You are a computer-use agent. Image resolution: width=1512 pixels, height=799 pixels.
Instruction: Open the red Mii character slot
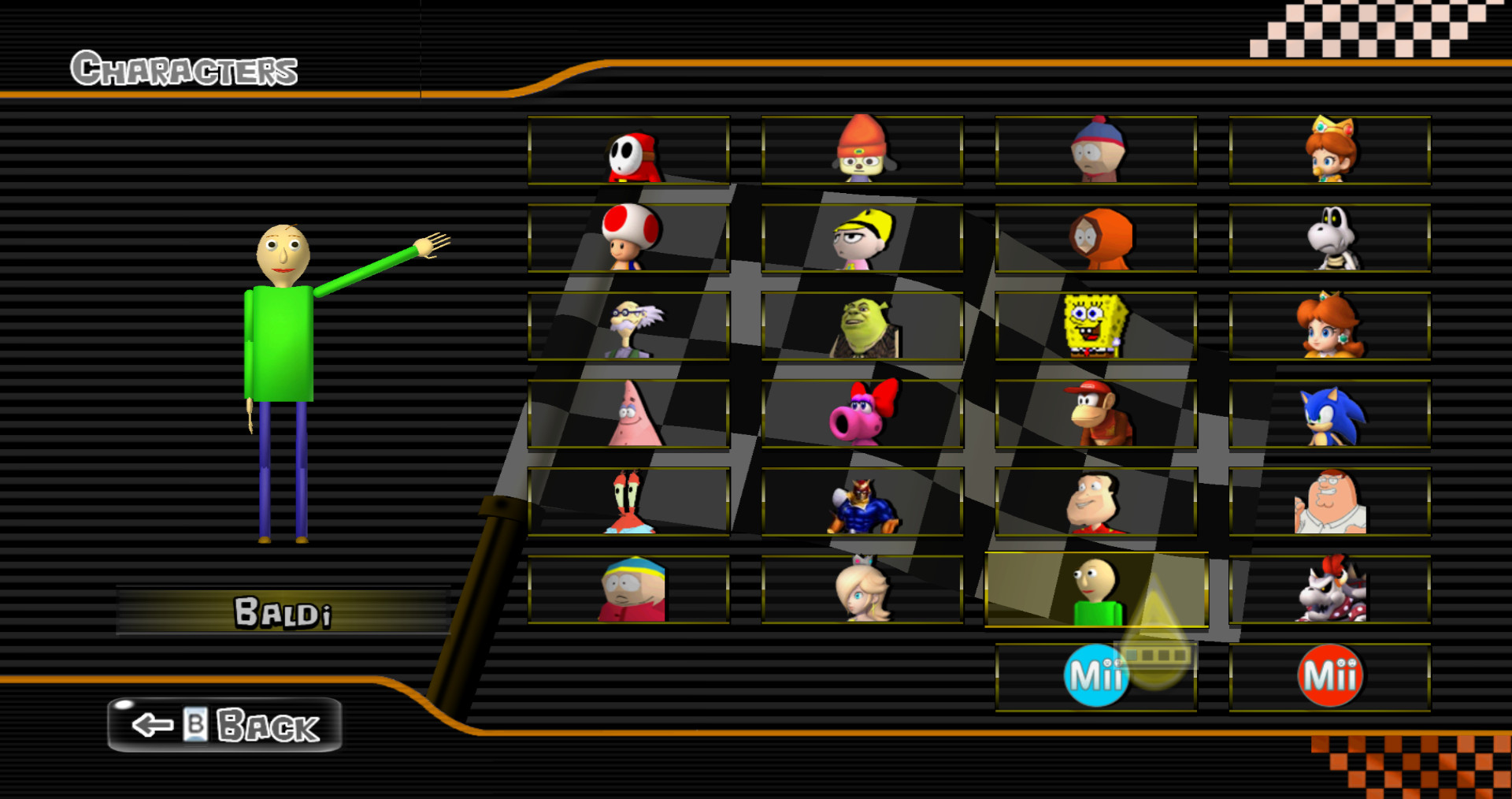(1331, 674)
